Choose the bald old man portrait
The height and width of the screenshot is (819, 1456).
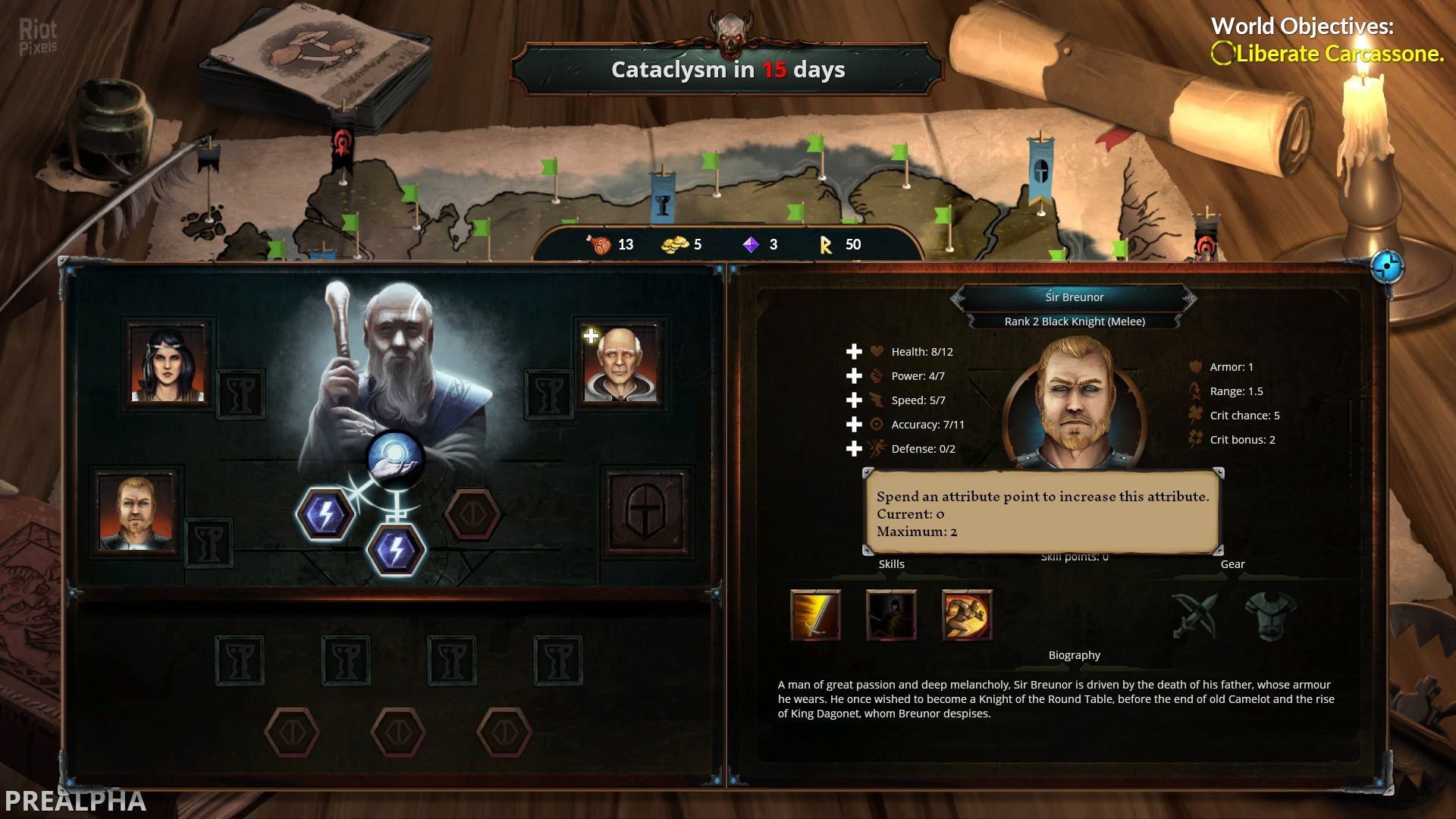[621, 365]
